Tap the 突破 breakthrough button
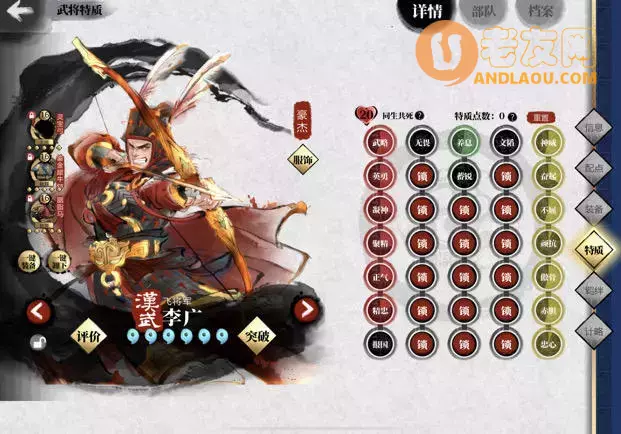This screenshot has width=621, height=434. click(x=259, y=336)
